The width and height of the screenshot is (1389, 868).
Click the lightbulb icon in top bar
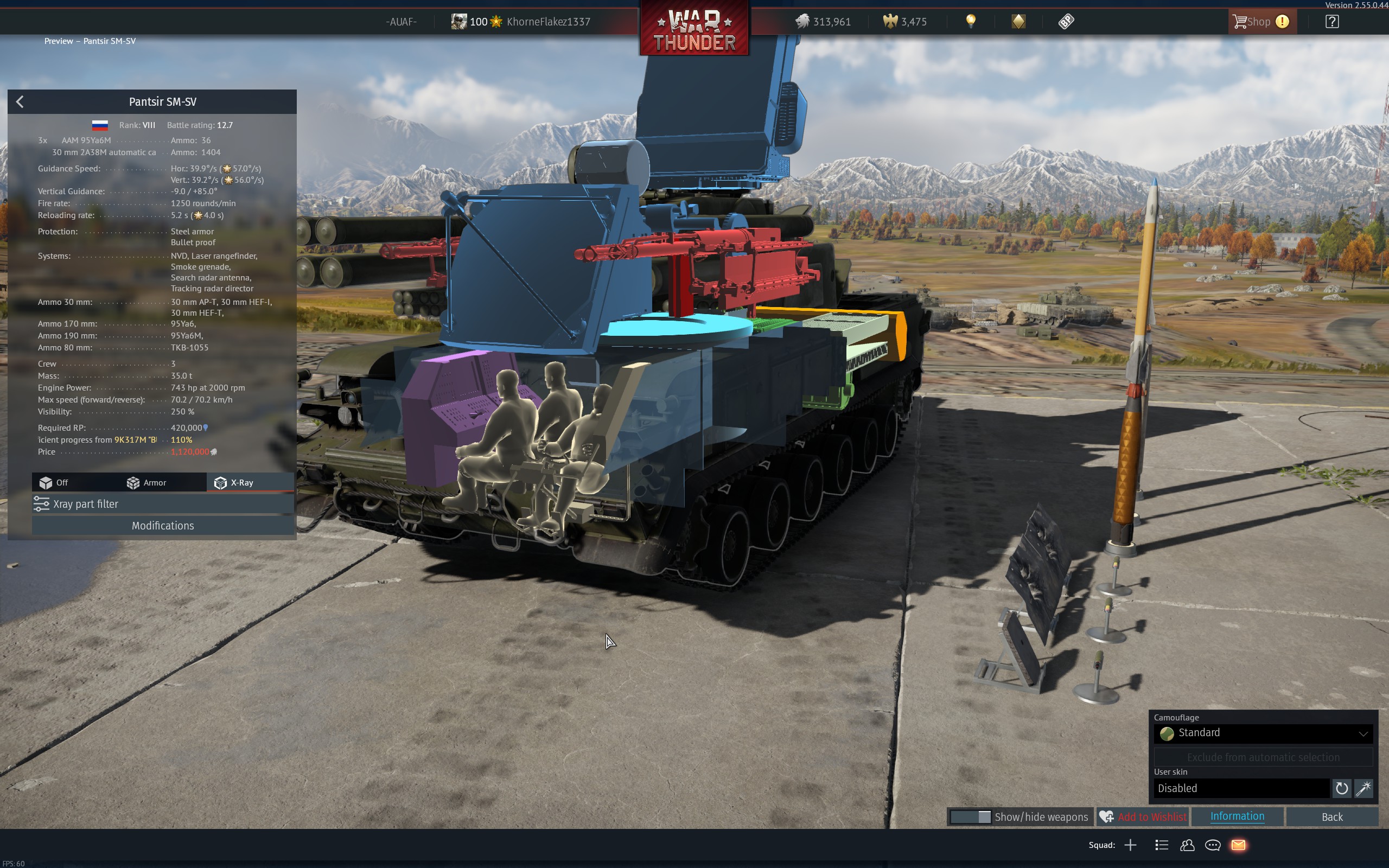pos(970,22)
